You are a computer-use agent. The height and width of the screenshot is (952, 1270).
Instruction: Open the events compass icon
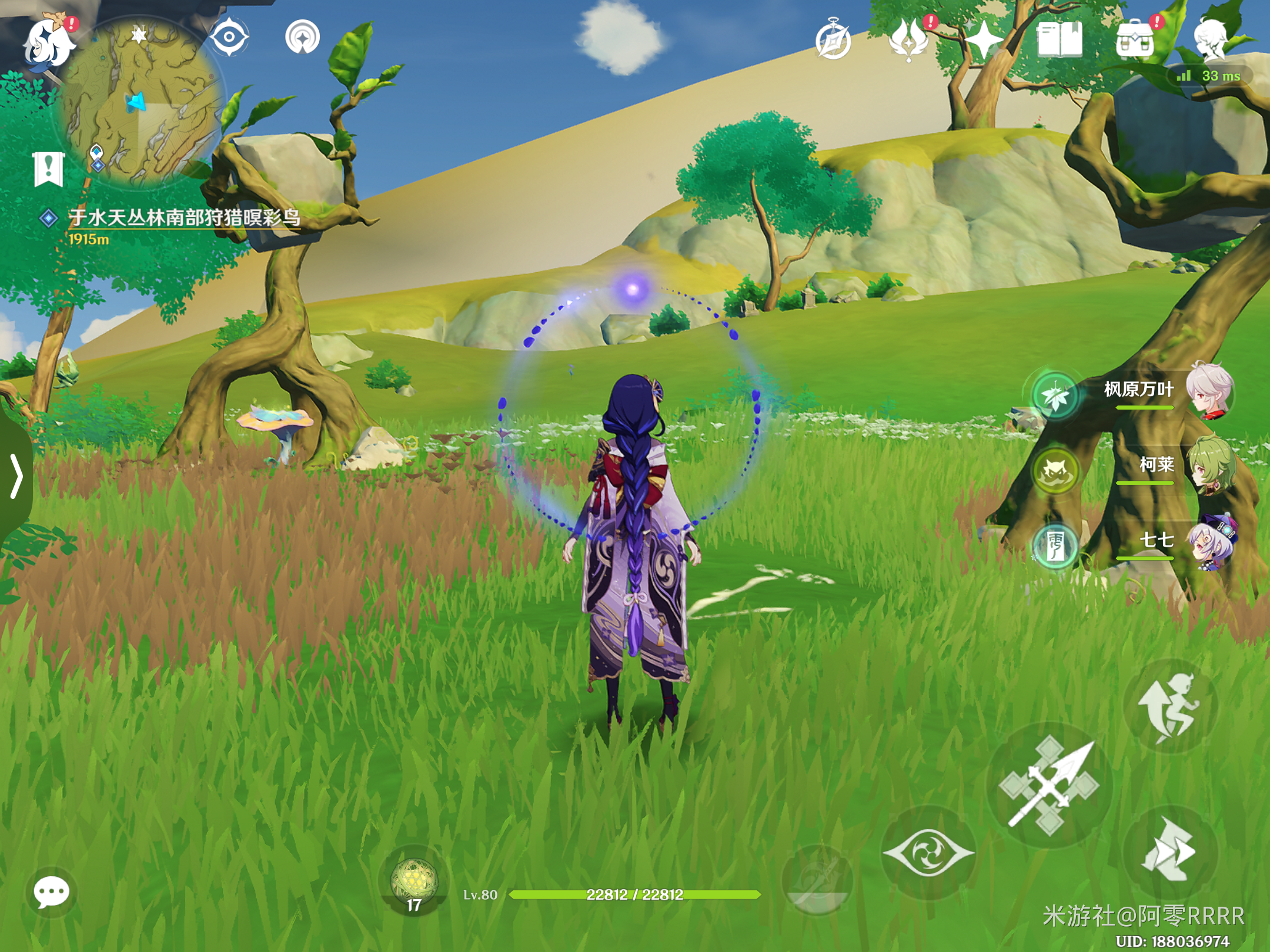pyautogui.click(x=833, y=41)
